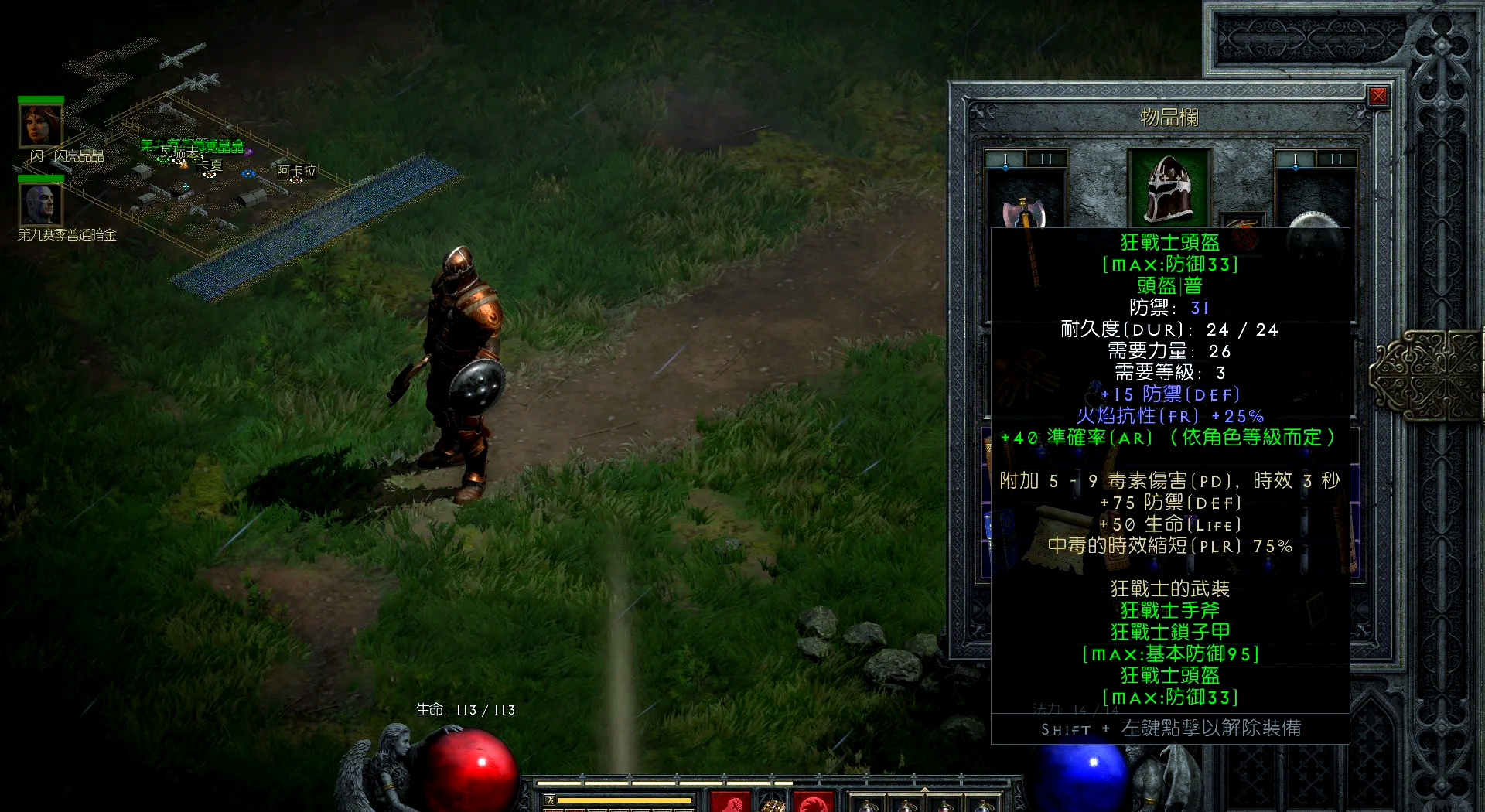Select the equipped amulet slot

(x=1242, y=222)
